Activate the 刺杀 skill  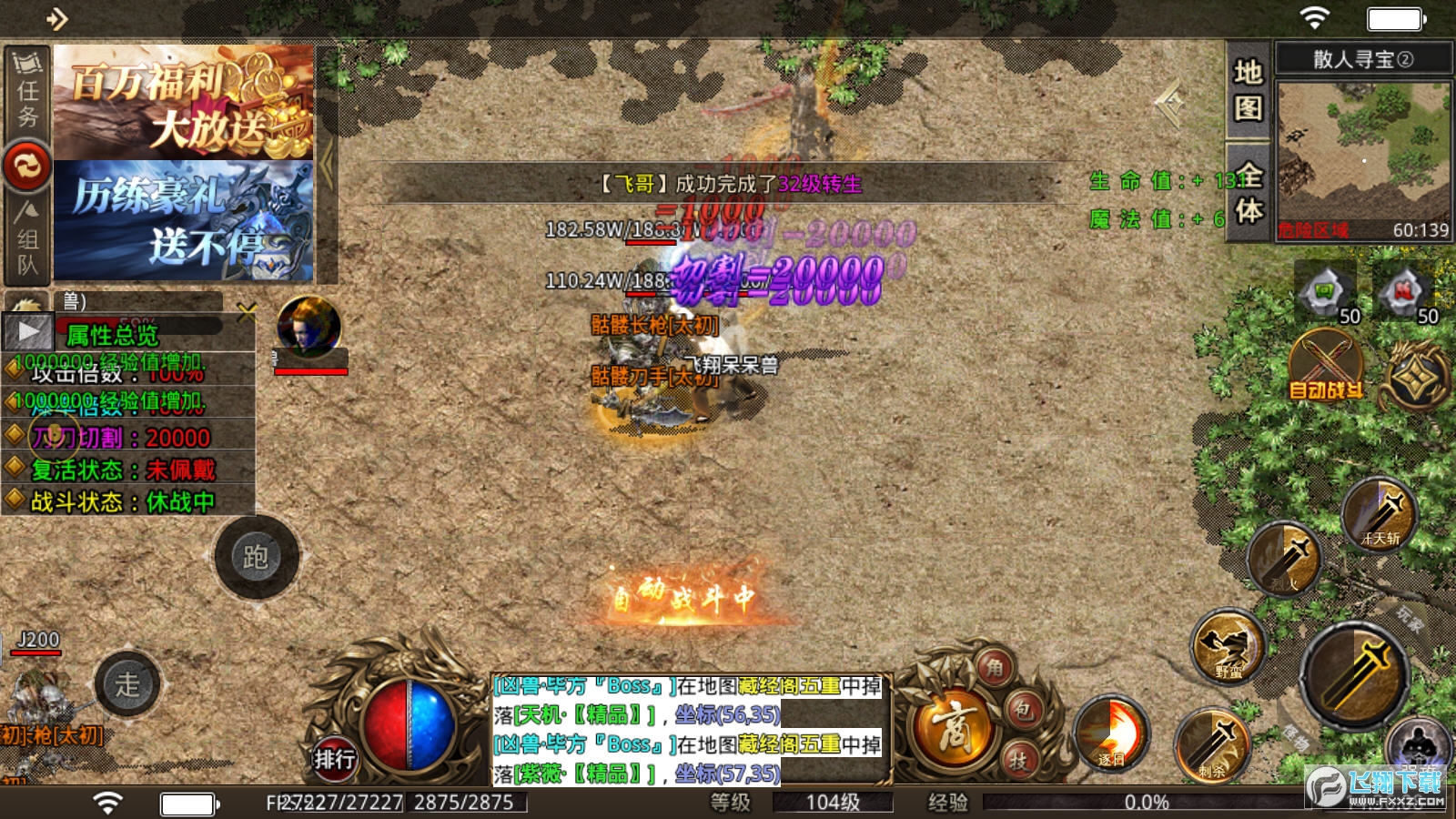(x=1212, y=746)
